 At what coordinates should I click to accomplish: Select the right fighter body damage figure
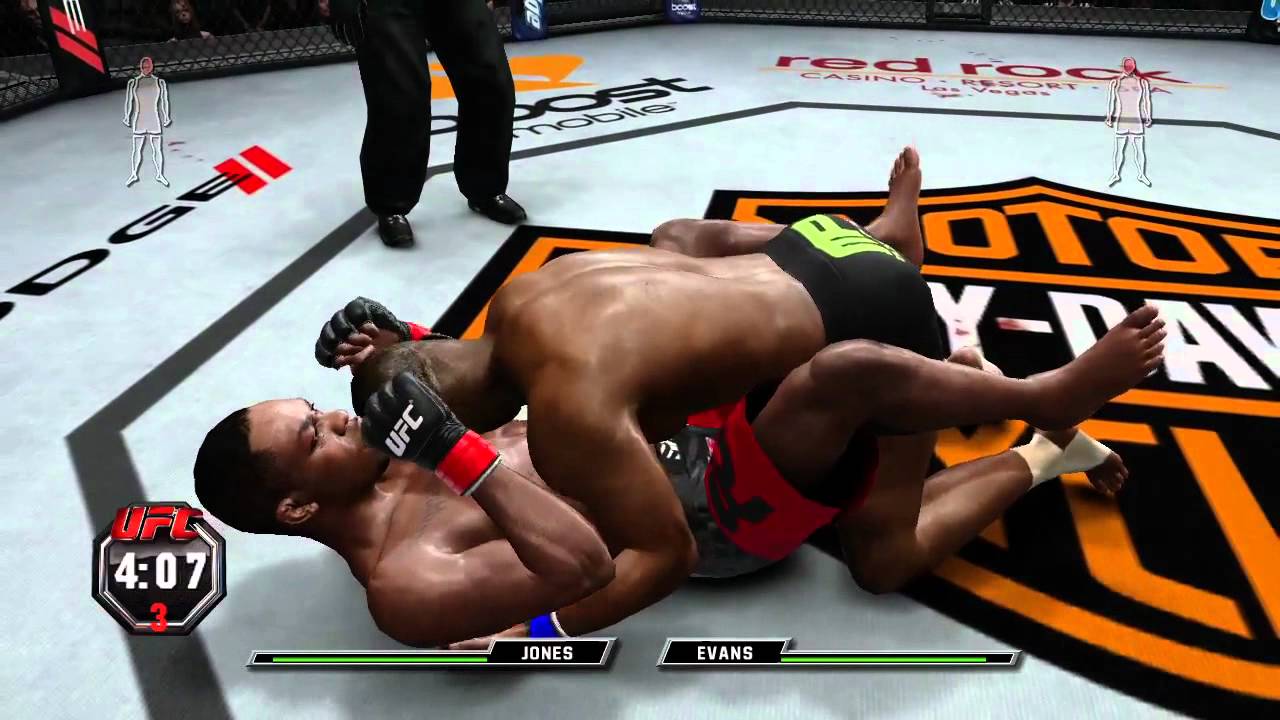coord(1129,122)
